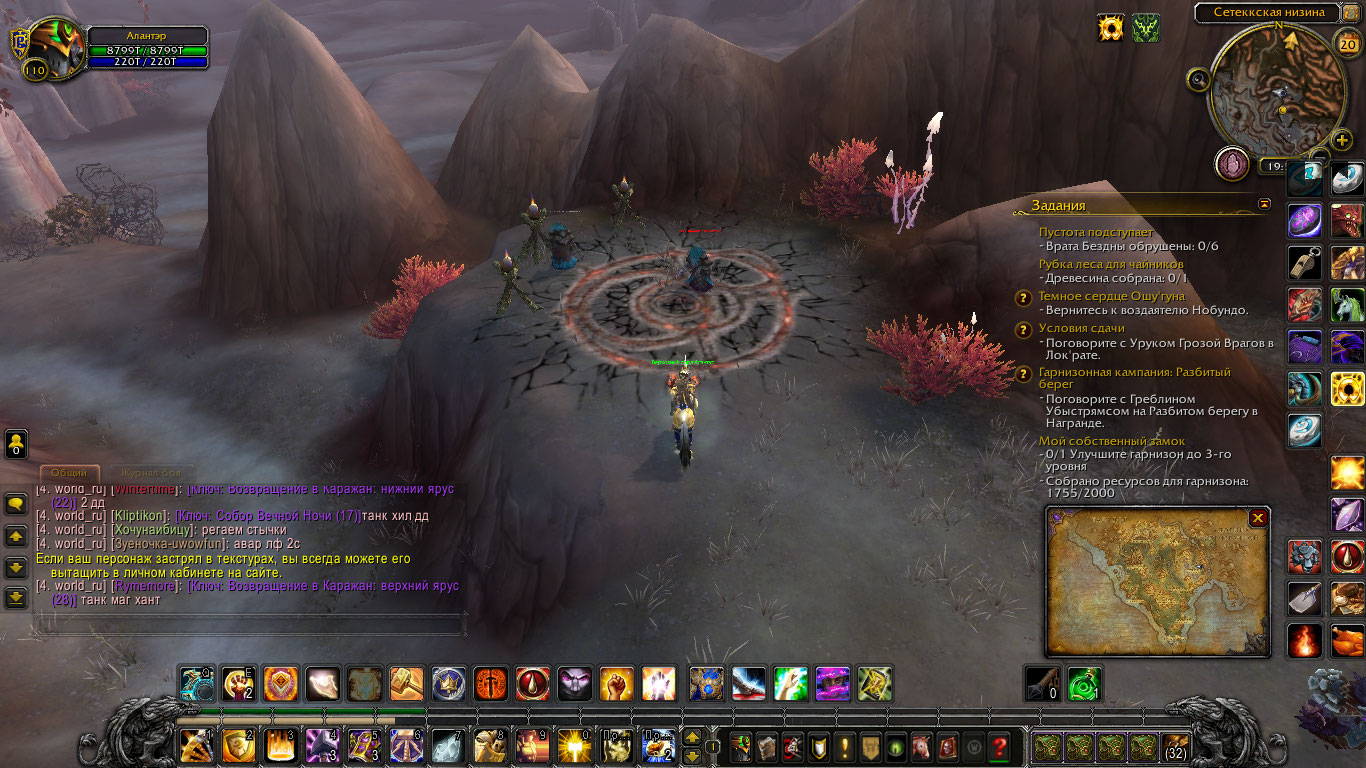Open the calendar showing day 20

click(x=1346, y=43)
